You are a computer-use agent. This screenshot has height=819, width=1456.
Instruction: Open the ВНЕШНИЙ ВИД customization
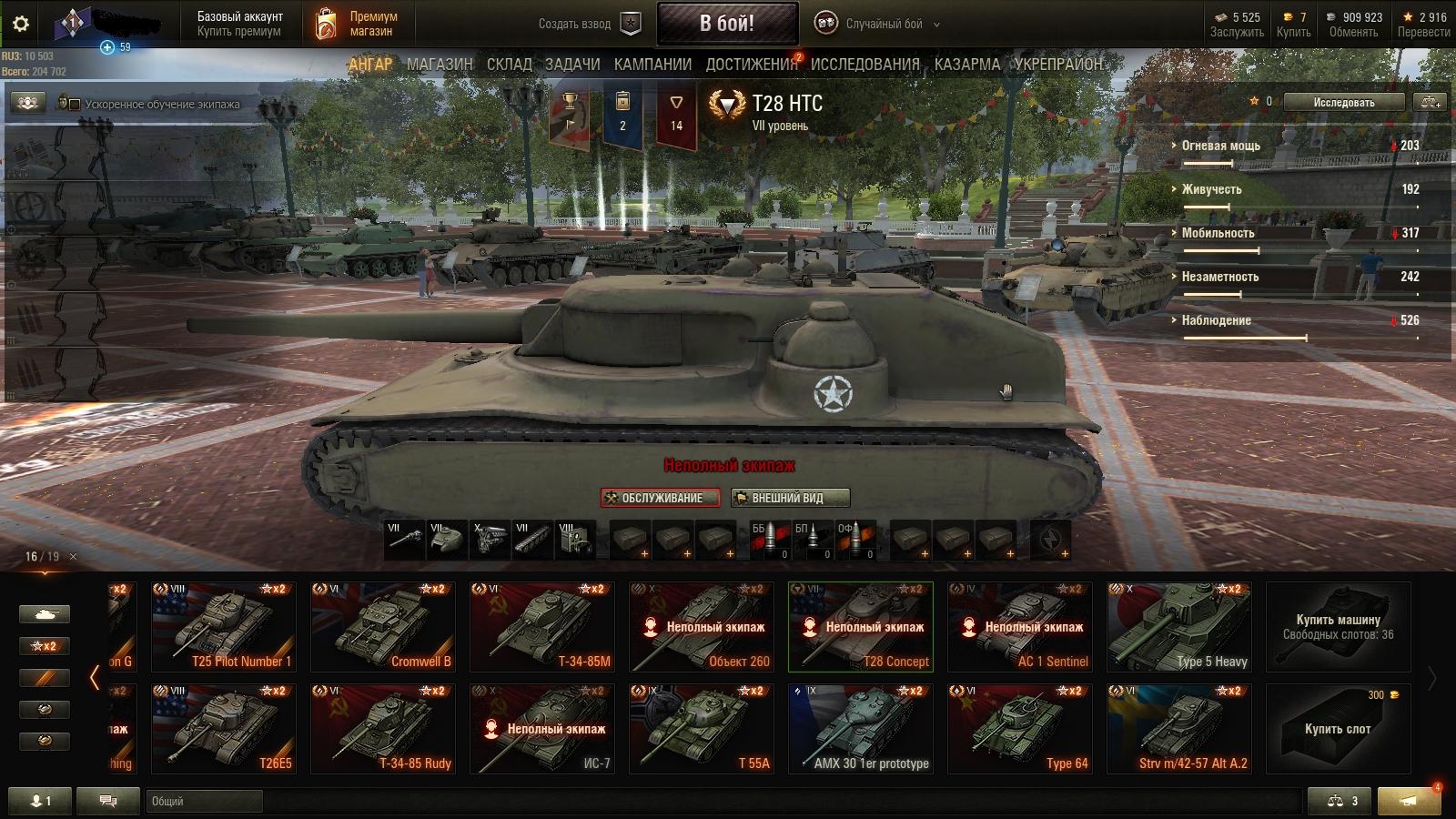pyautogui.click(x=790, y=498)
